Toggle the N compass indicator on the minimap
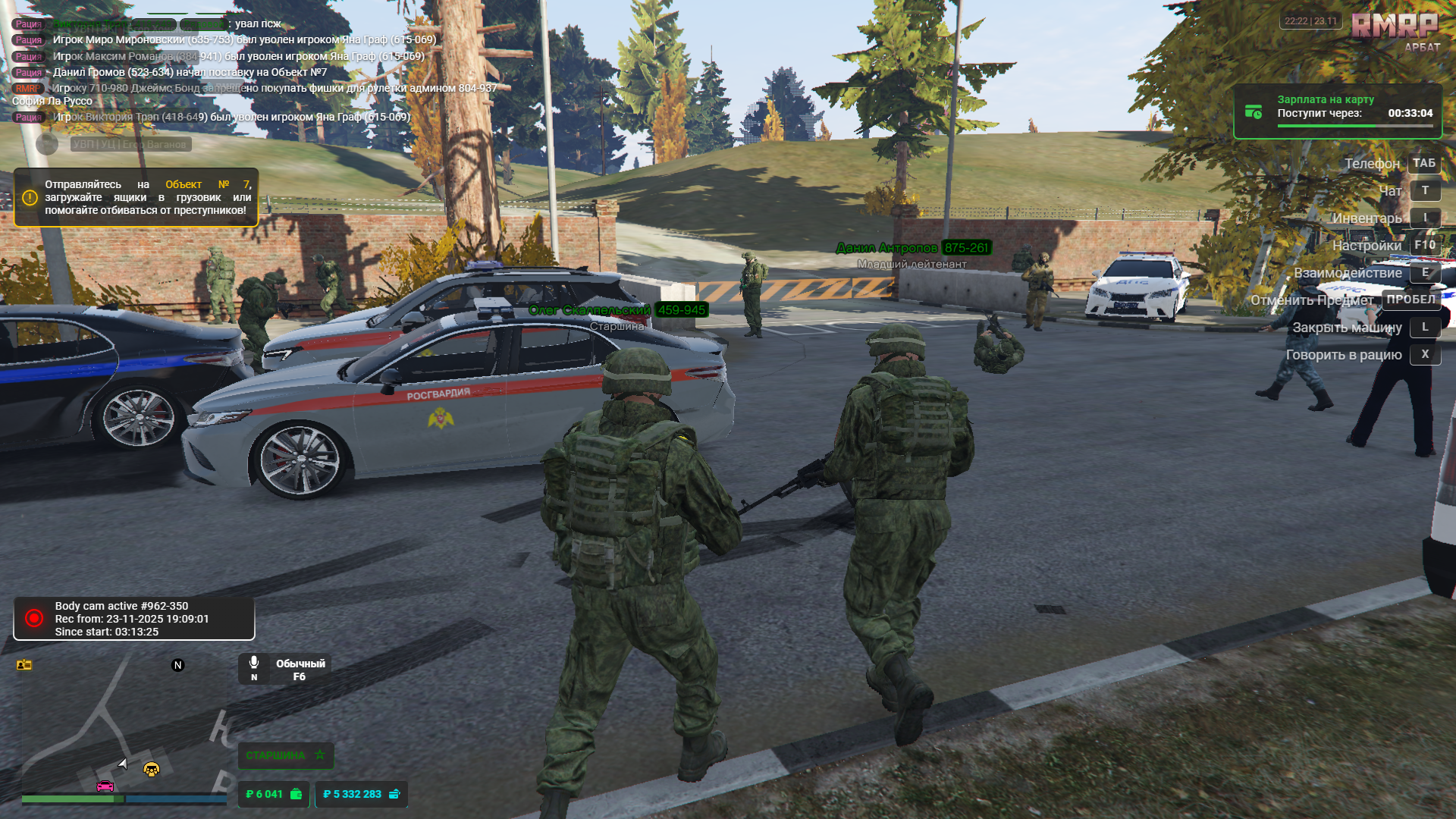This screenshot has height=819, width=1456. click(x=178, y=665)
